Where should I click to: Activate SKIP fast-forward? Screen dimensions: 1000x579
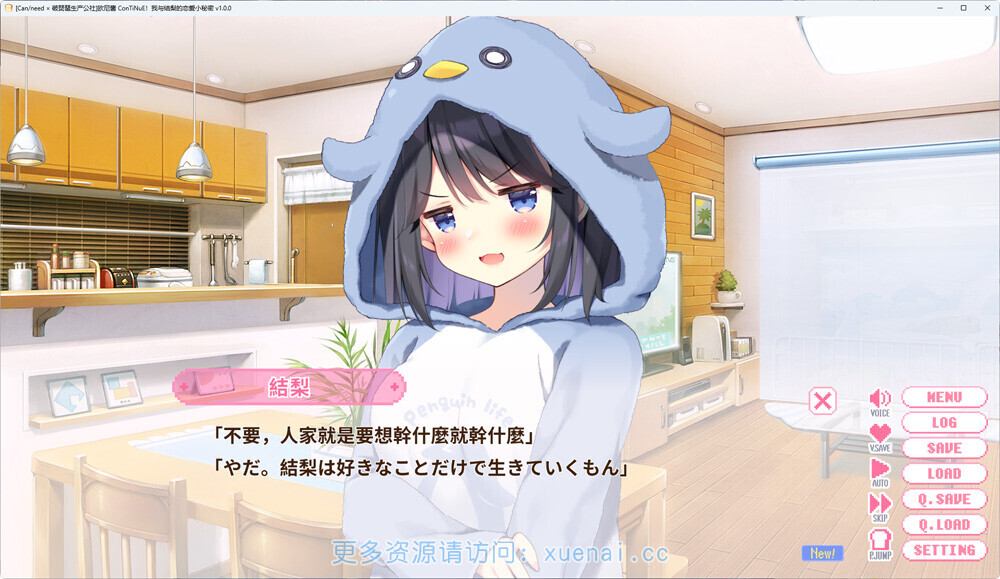click(x=880, y=505)
